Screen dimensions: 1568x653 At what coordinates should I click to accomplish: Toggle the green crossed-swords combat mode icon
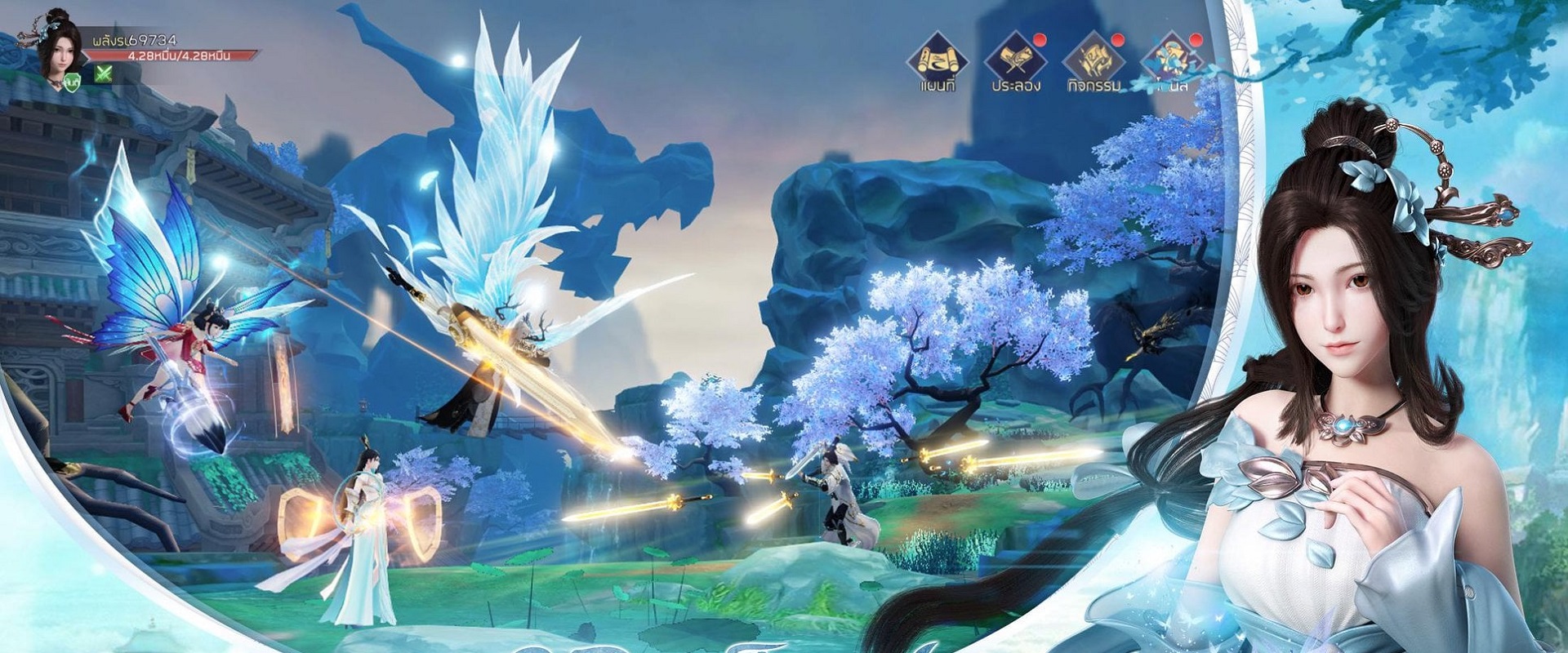pyautogui.click(x=104, y=74)
